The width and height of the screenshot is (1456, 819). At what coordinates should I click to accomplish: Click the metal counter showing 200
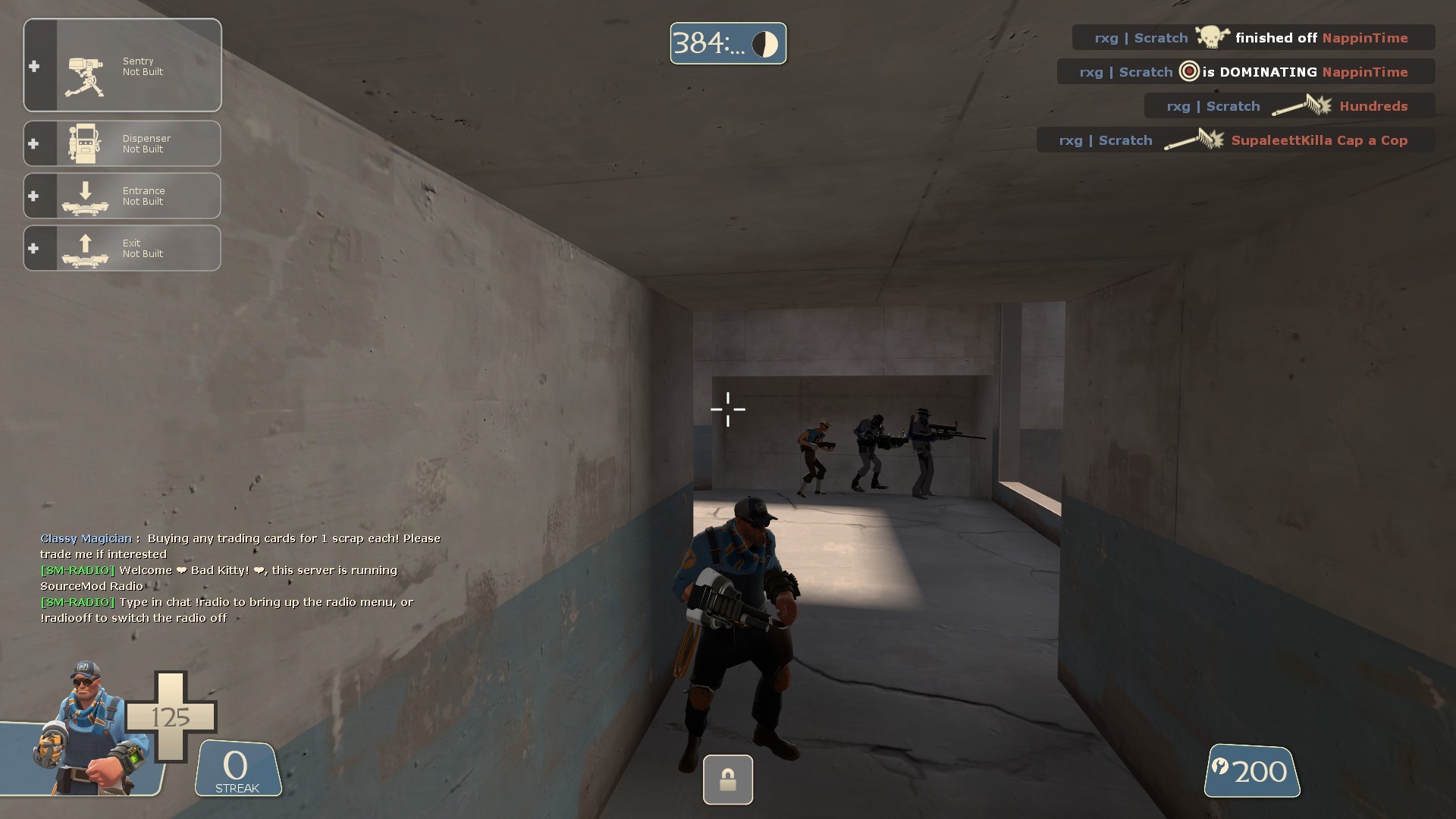pos(1251,771)
